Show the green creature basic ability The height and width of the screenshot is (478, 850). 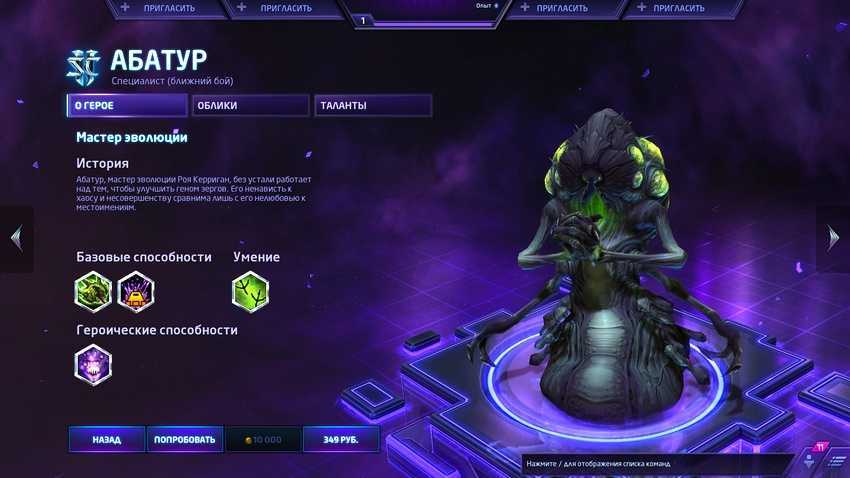pyautogui.click(x=93, y=291)
